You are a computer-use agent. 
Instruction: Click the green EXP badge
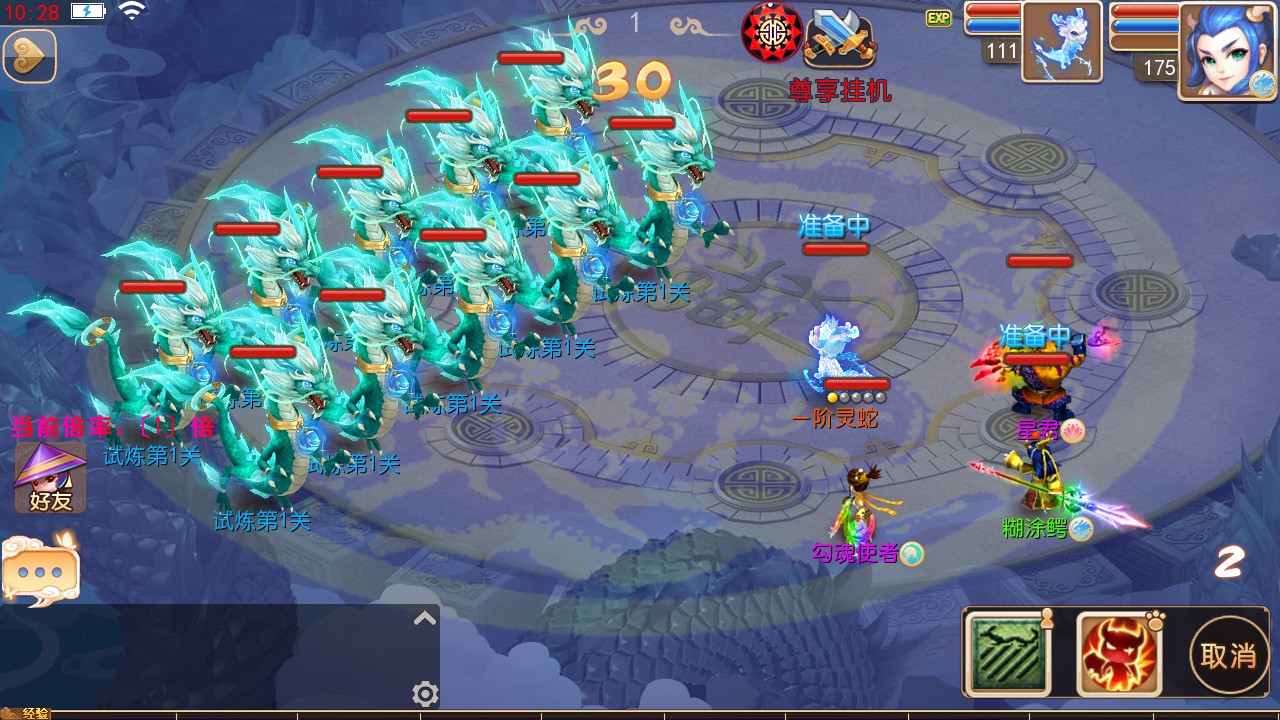click(938, 18)
